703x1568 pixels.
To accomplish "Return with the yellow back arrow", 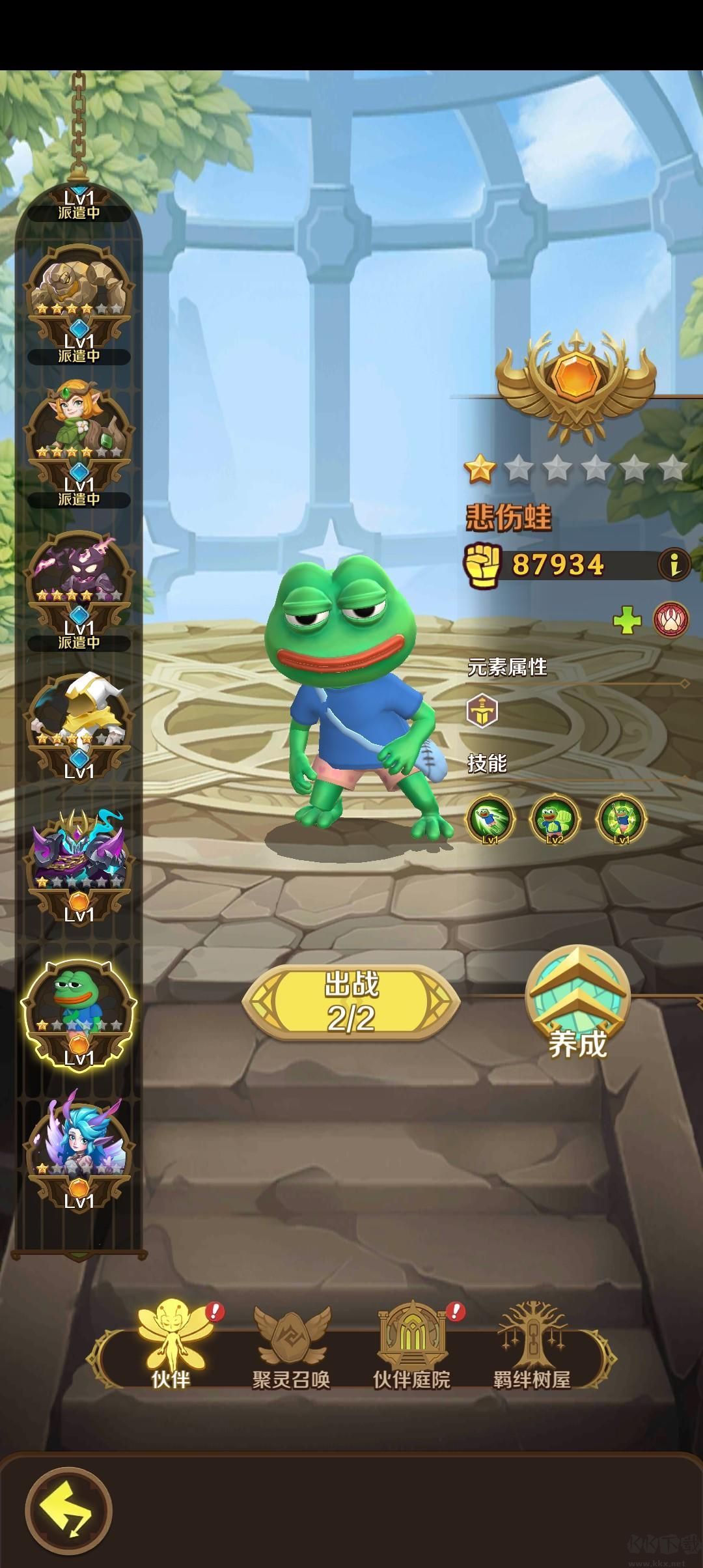I will (x=68, y=1511).
